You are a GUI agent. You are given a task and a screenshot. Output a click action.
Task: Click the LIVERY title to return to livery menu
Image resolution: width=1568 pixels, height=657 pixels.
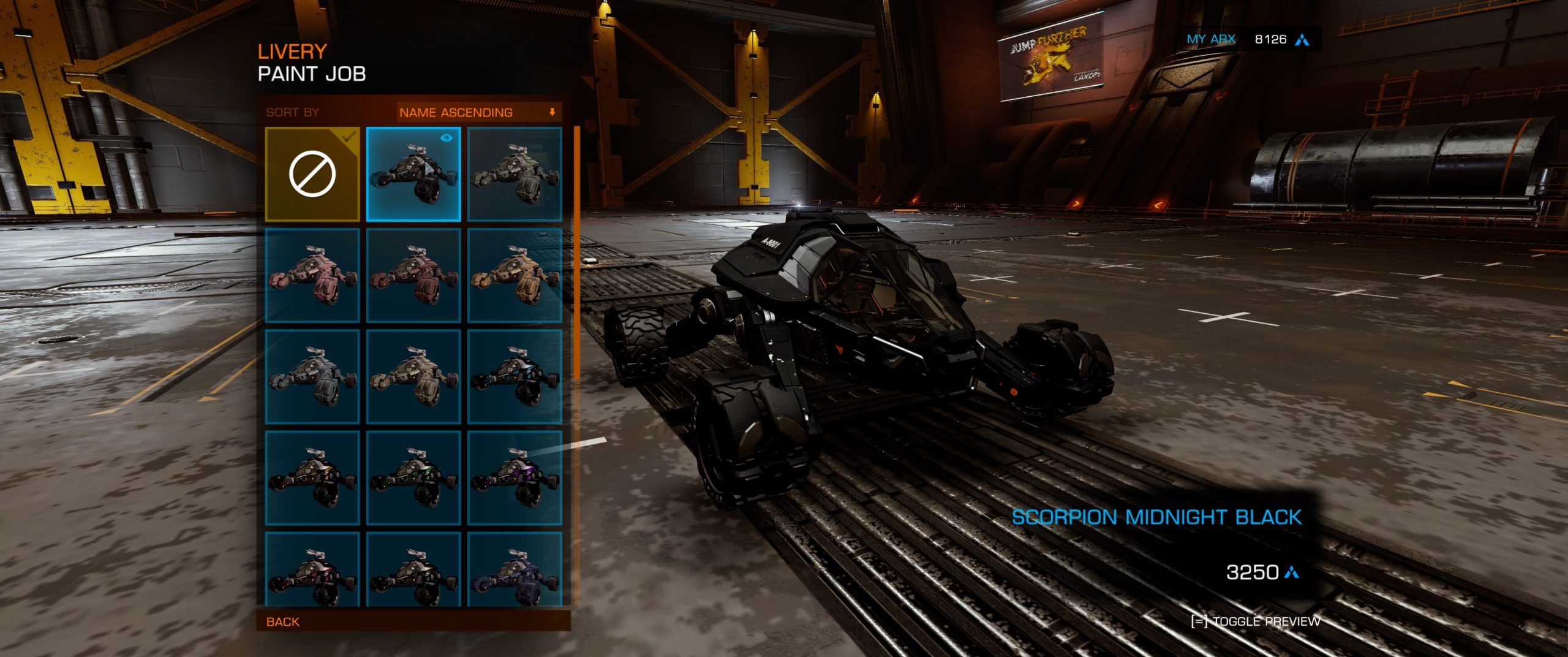[x=293, y=51]
